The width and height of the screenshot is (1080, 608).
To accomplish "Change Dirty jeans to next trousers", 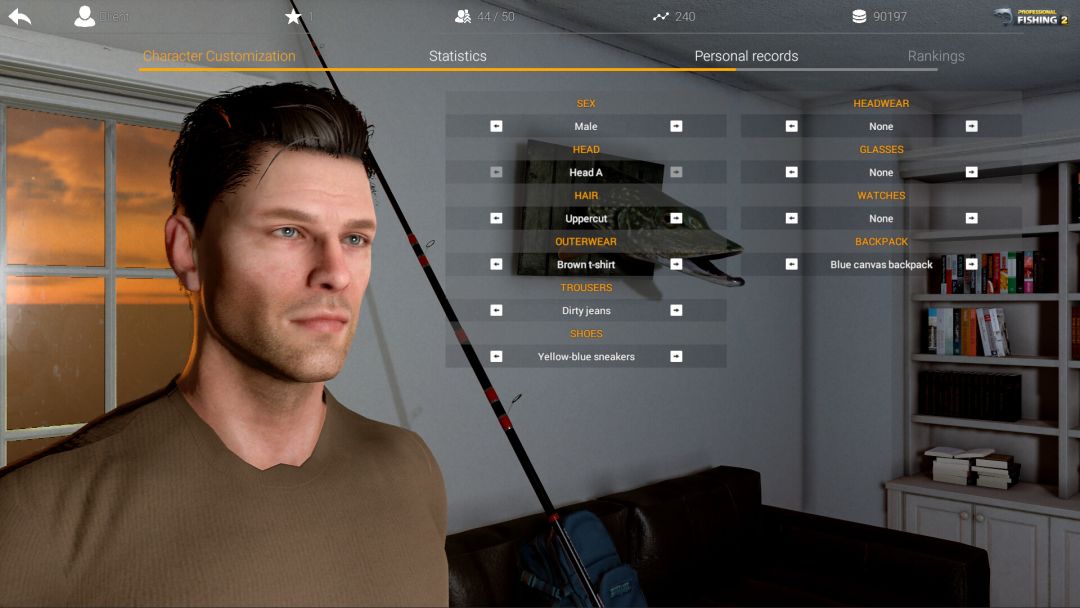I will (676, 310).
